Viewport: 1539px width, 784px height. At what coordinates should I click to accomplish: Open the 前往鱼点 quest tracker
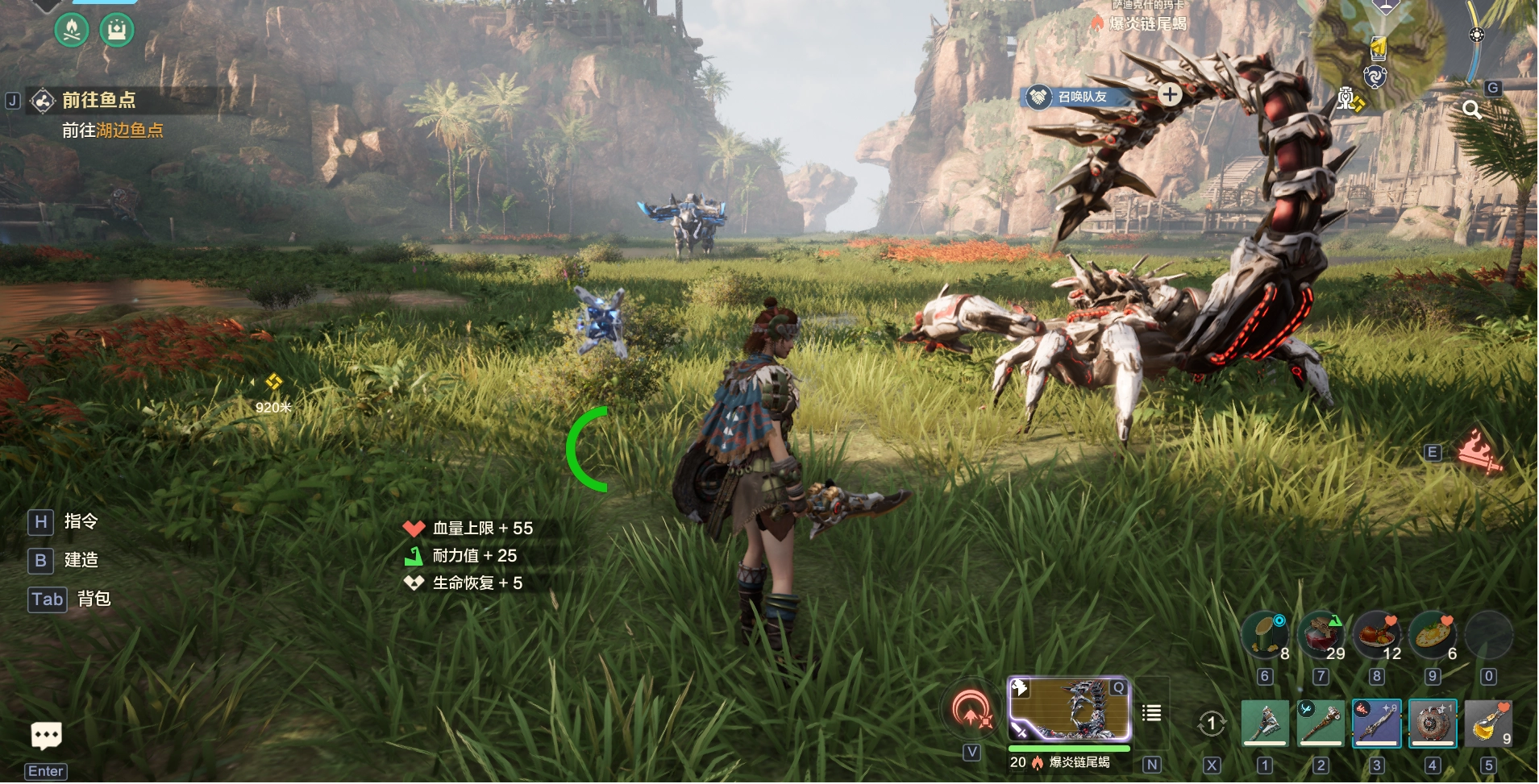(98, 101)
